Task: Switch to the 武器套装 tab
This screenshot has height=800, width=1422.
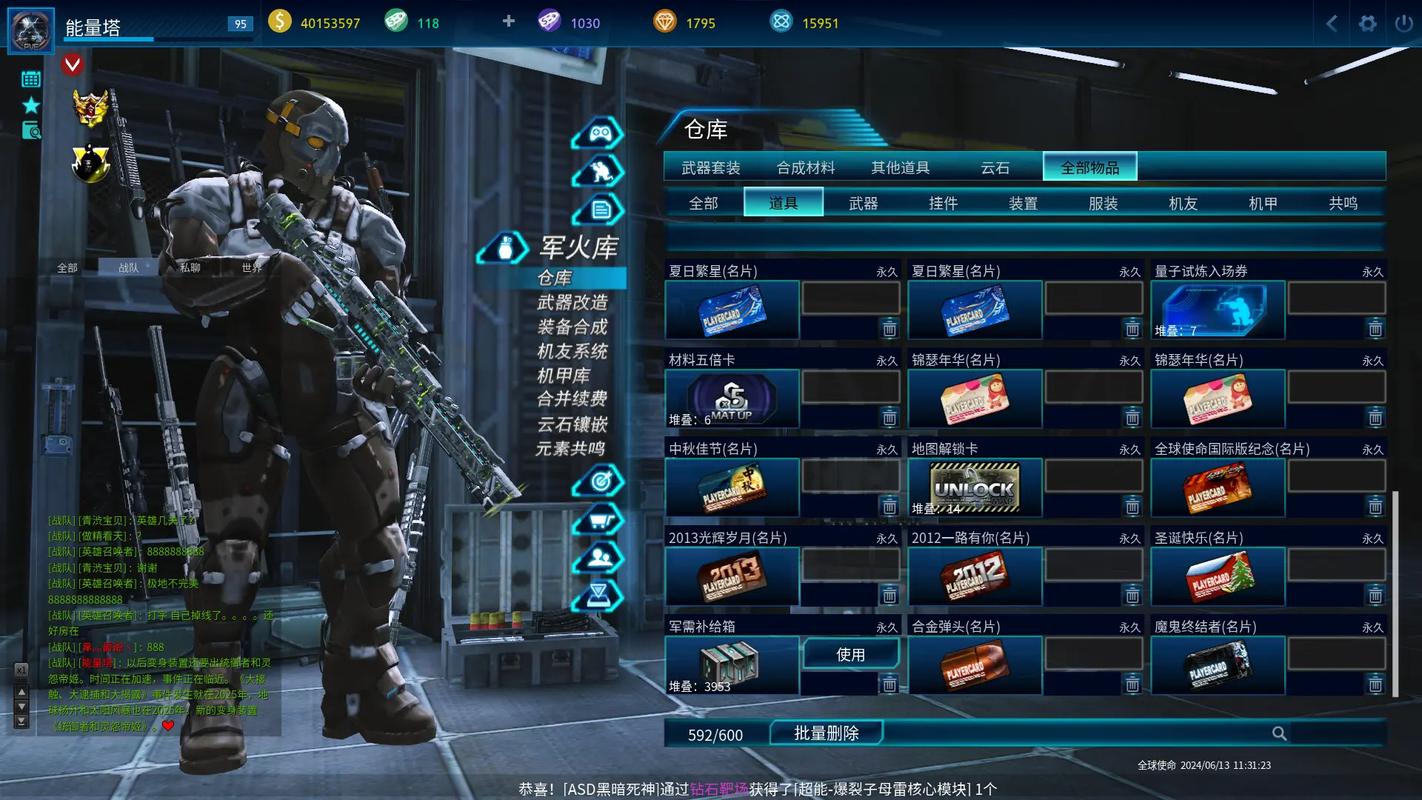Action: tap(711, 168)
